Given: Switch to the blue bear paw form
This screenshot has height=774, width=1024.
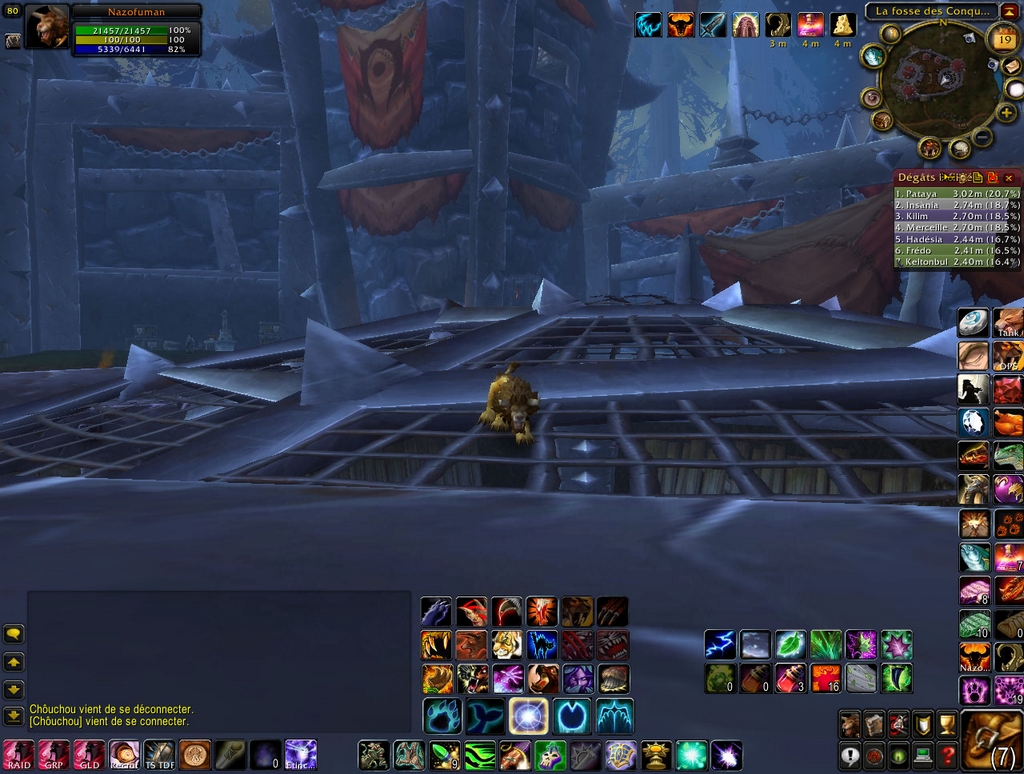Looking at the screenshot, I should [x=442, y=716].
